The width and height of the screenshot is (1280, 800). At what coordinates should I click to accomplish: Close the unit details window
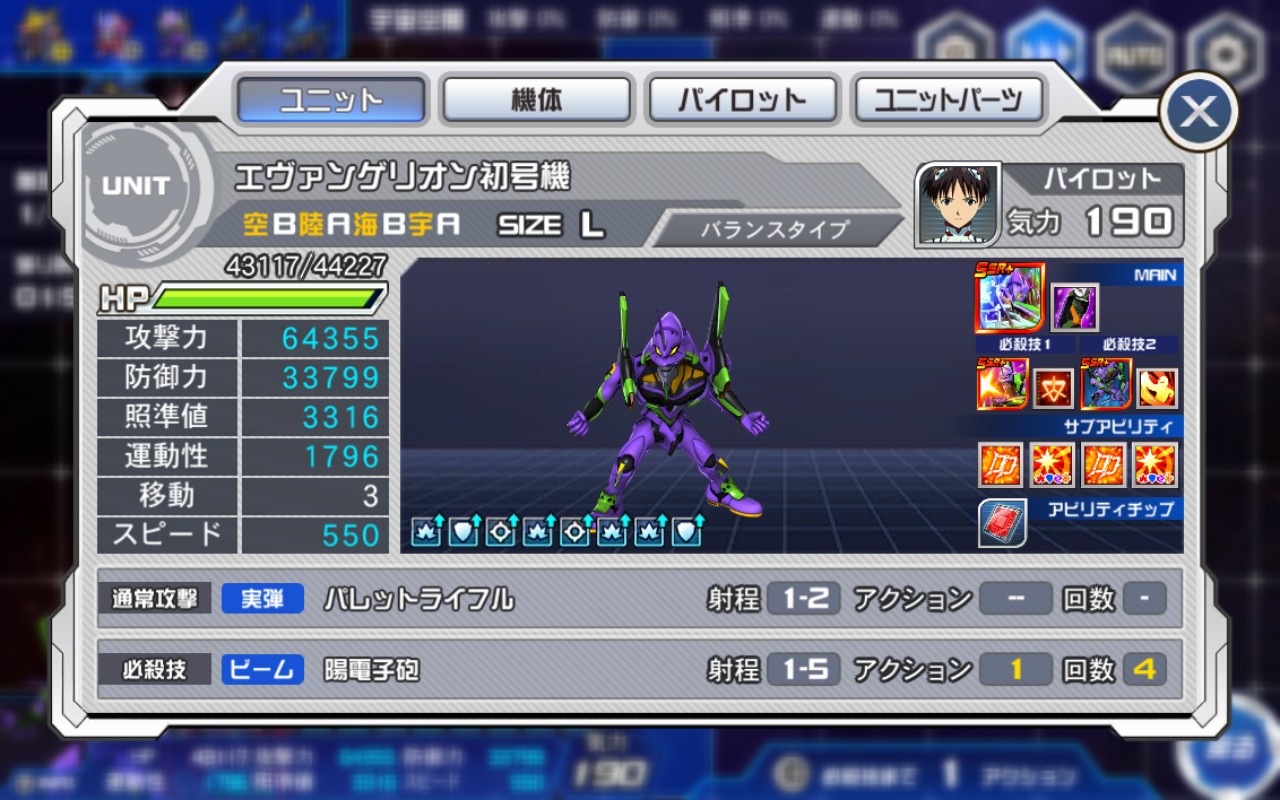(x=1198, y=111)
